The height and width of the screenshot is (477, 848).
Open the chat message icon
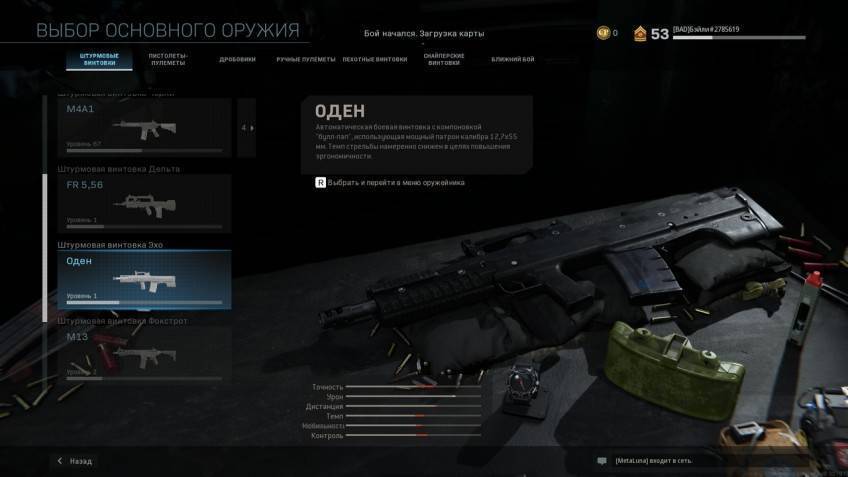(602, 461)
